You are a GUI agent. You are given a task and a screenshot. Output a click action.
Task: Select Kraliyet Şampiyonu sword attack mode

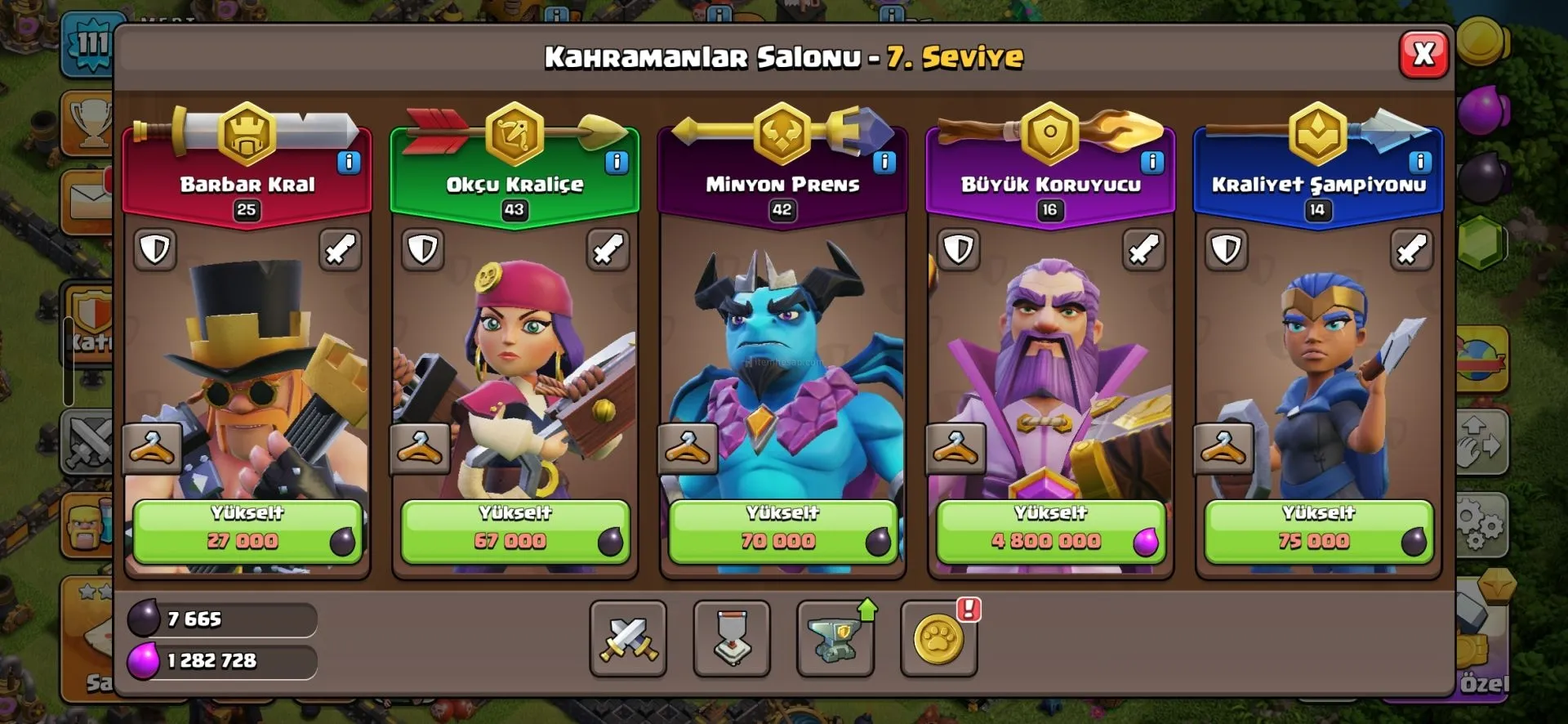pyautogui.click(x=1411, y=249)
